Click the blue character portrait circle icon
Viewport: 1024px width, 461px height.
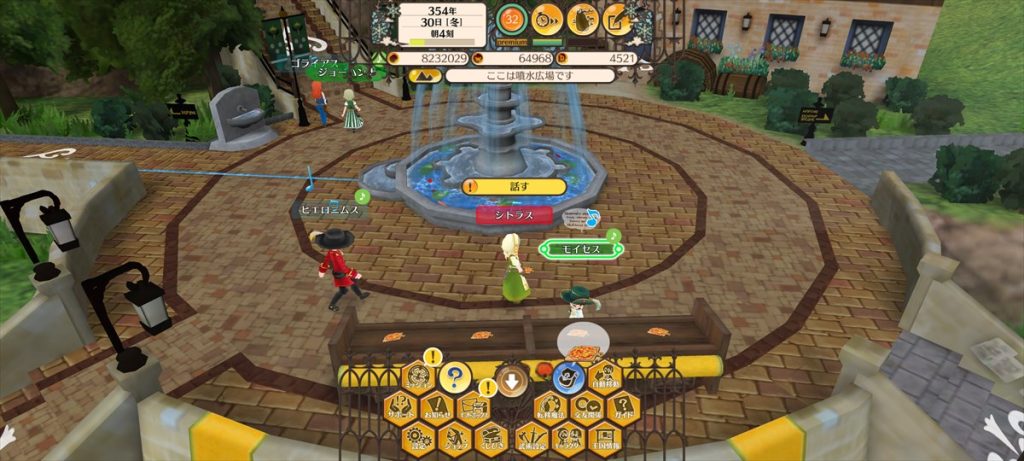pos(568,378)
